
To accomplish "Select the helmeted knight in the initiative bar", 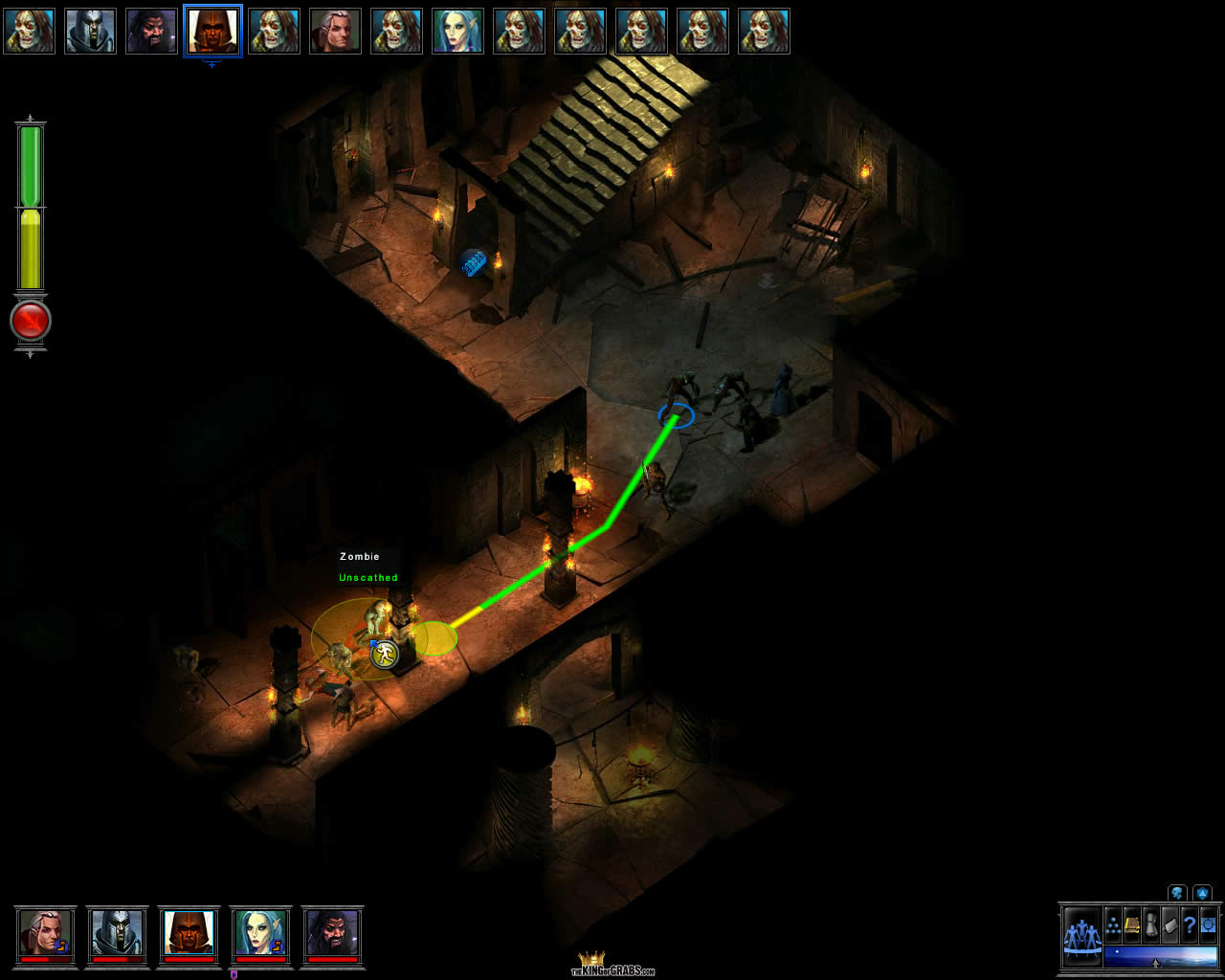I will 90,31.
